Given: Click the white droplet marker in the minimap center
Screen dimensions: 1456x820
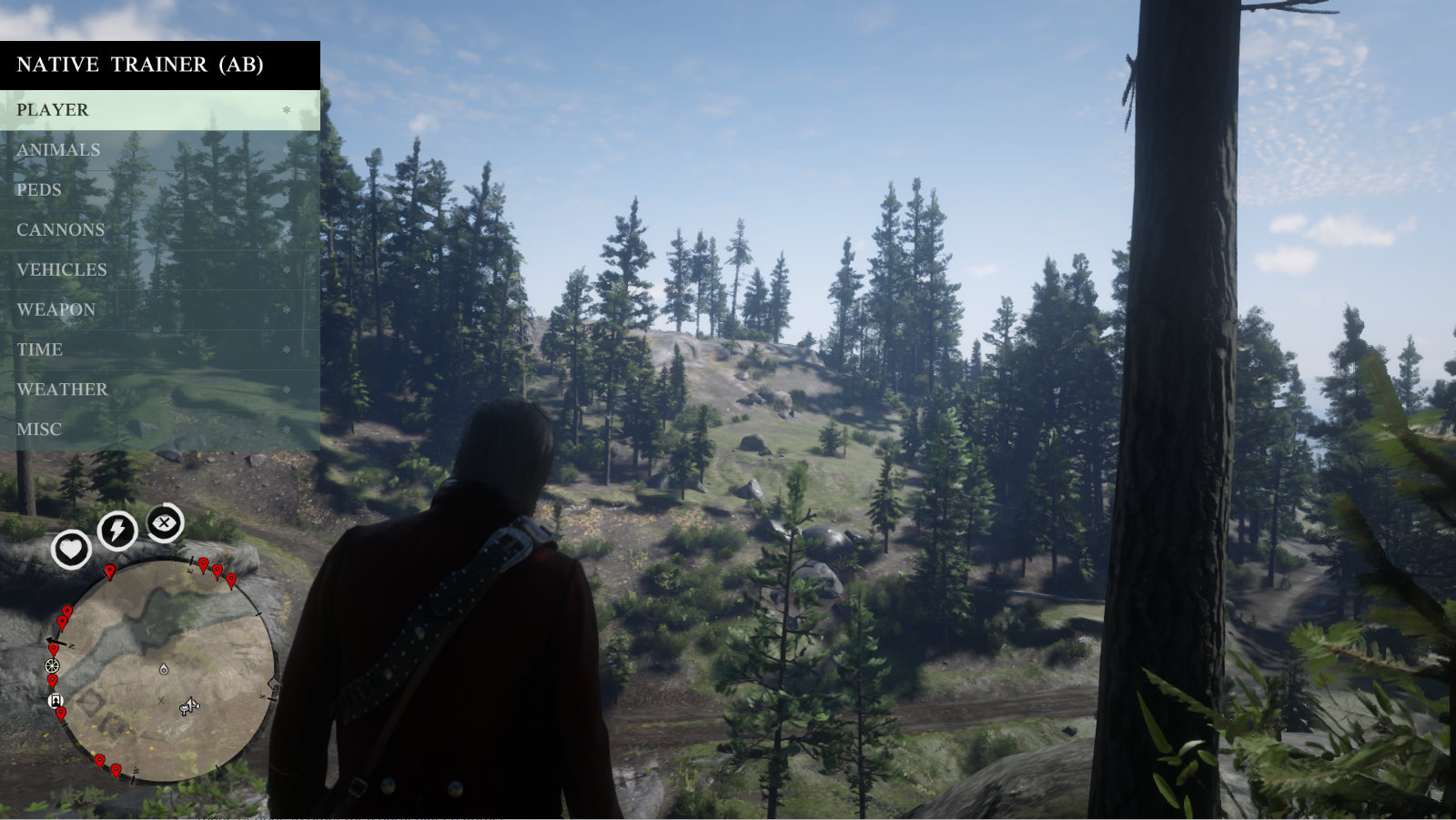Looking at the screenshot, I should coord(164,670).
